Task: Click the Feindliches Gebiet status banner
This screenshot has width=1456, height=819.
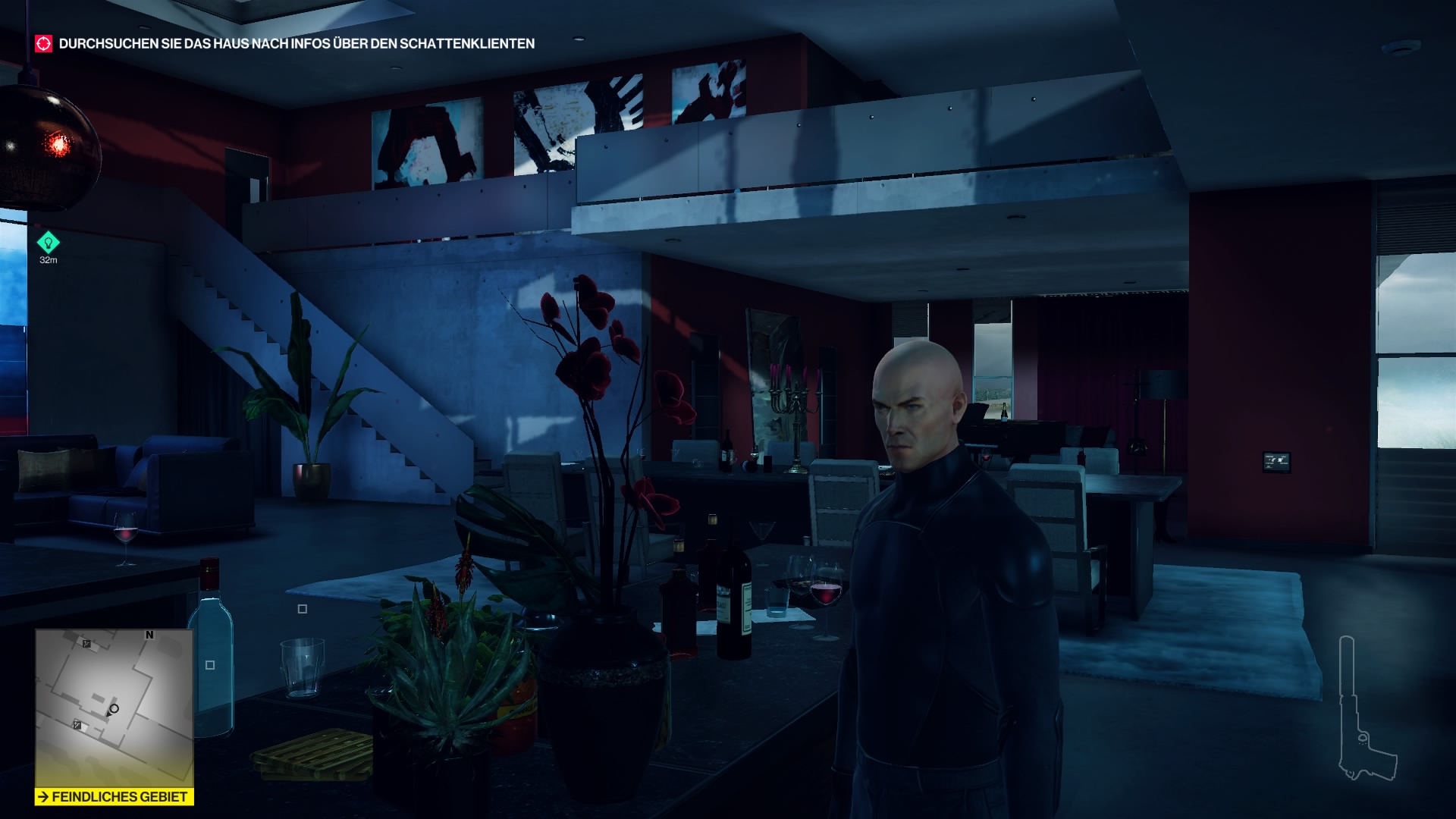Action: tap(115, 797)
